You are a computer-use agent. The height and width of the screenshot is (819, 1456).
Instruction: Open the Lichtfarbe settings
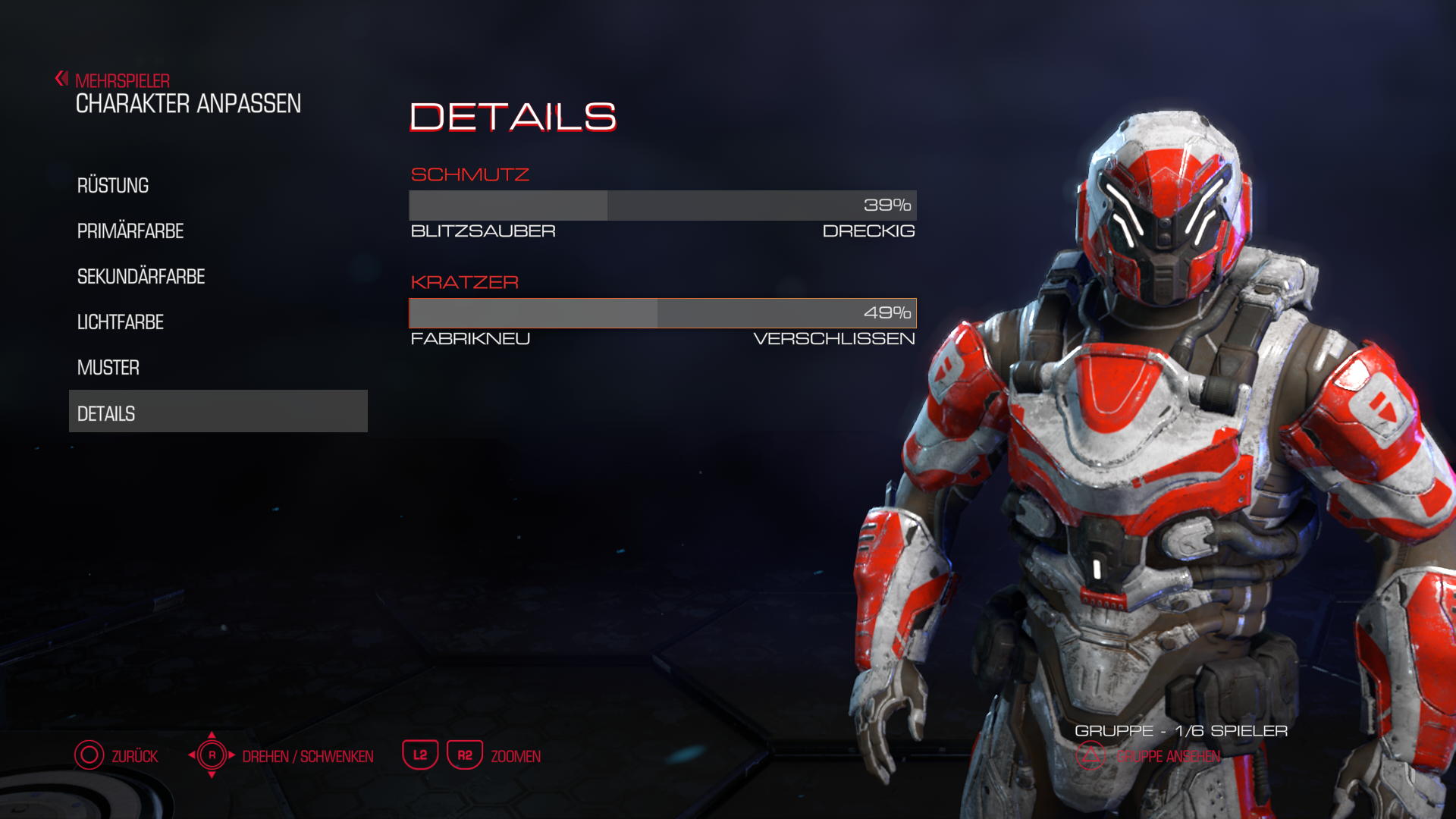tap(121, 322)
